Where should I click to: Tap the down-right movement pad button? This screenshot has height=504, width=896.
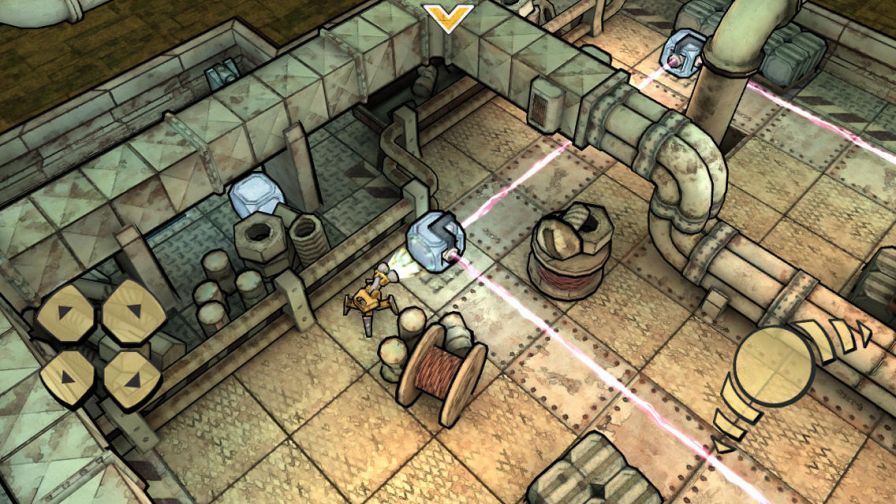(x=134, y=376)
